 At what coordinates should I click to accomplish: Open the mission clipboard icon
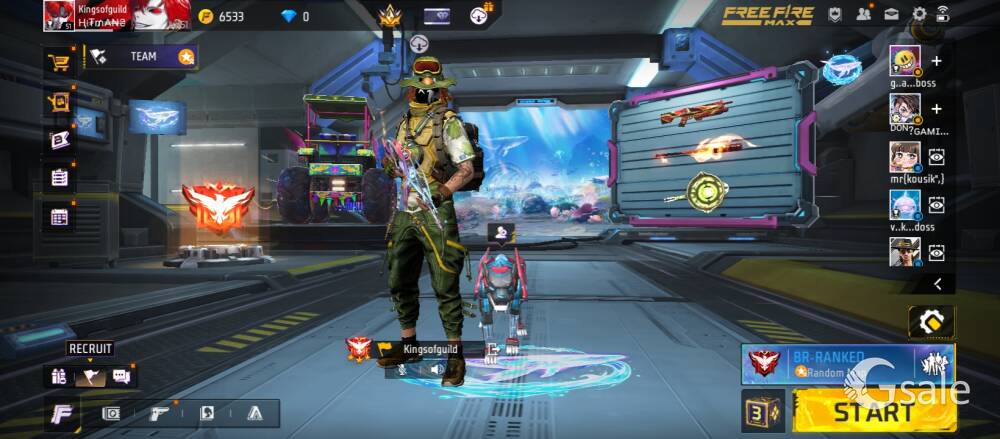(59, 177)
